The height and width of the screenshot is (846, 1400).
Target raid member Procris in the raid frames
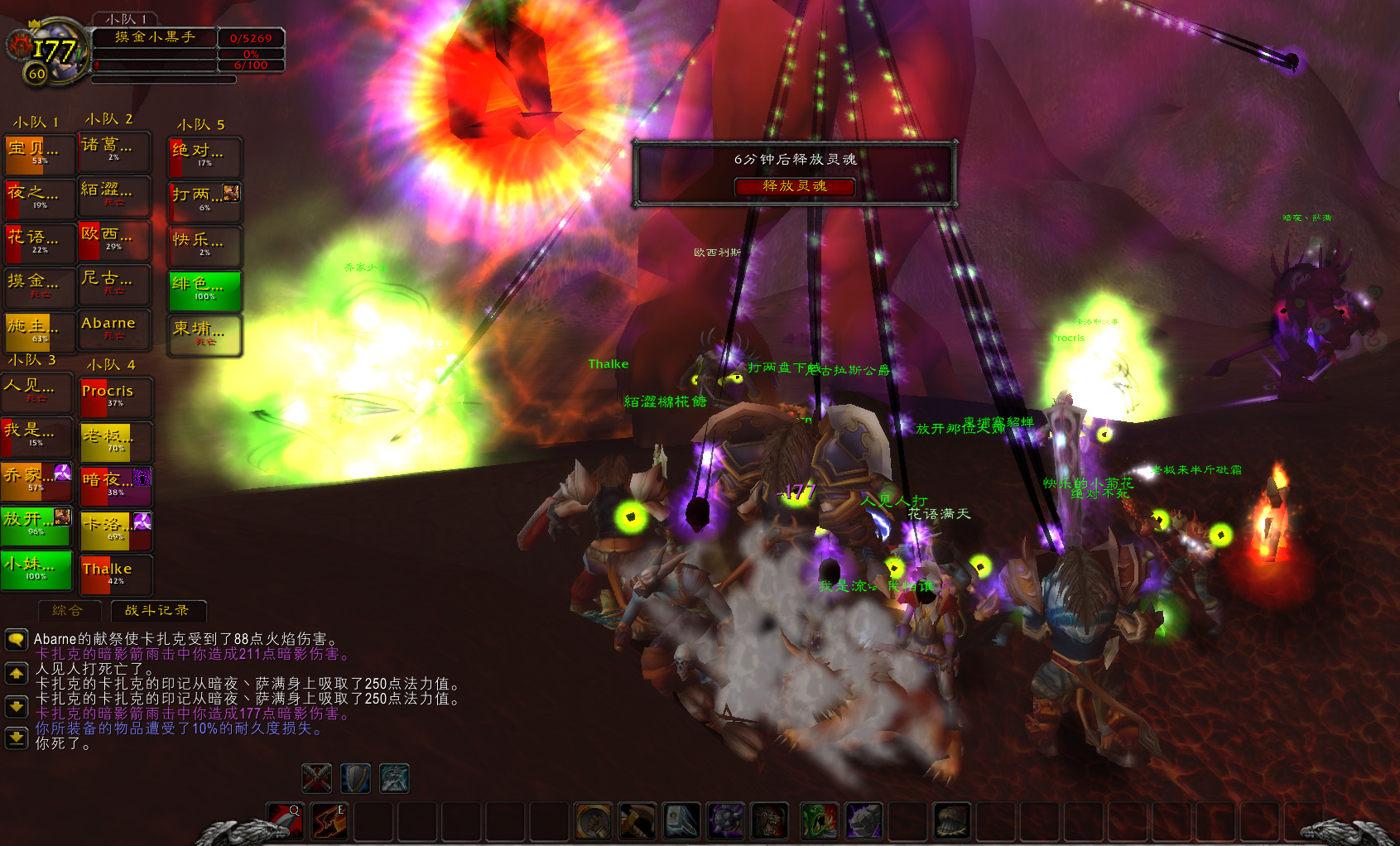click(x=115, y=396)
